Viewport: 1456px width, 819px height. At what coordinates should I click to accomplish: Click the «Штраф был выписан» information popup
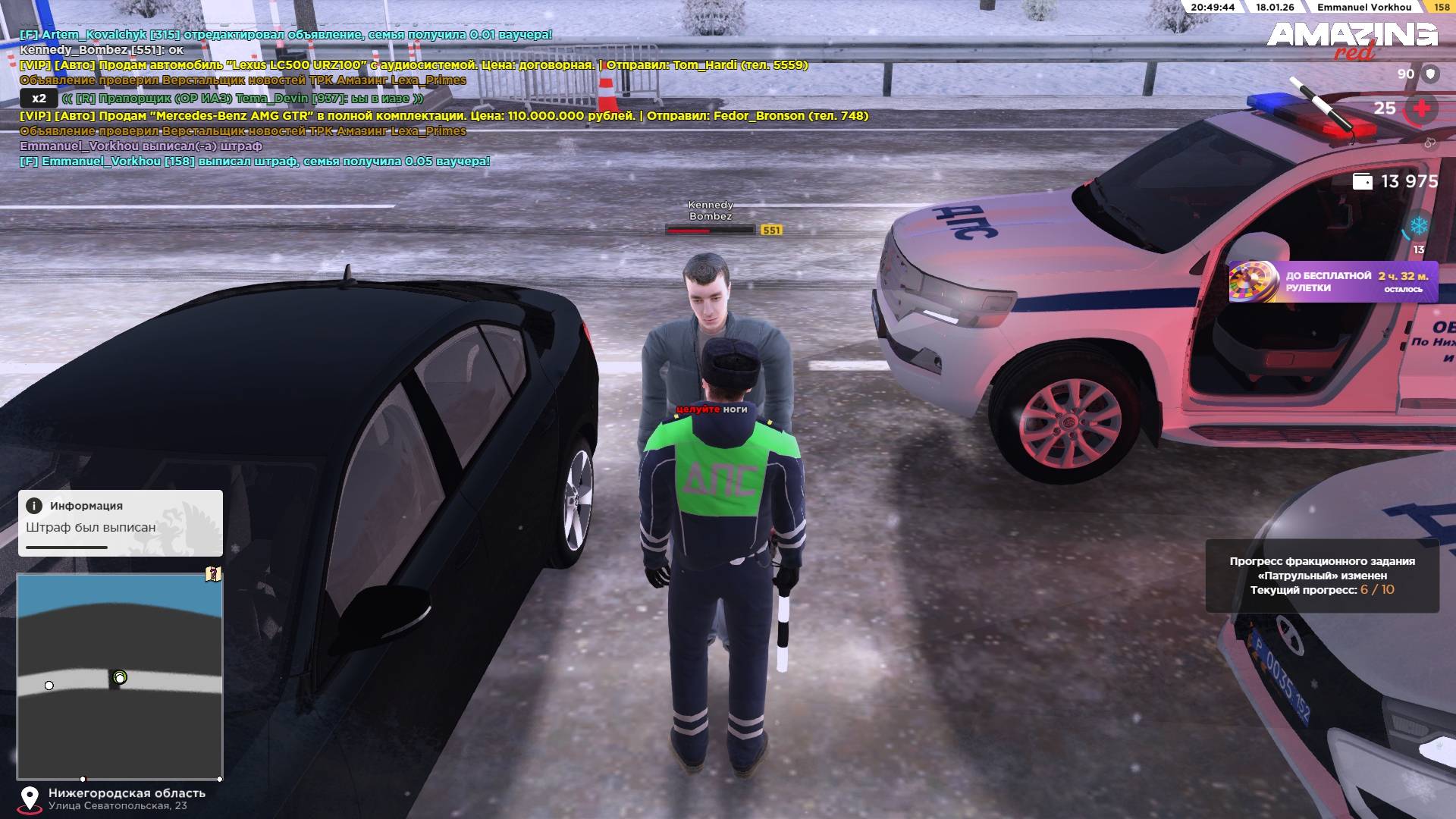pyautogui.click(x=121, y=523)
